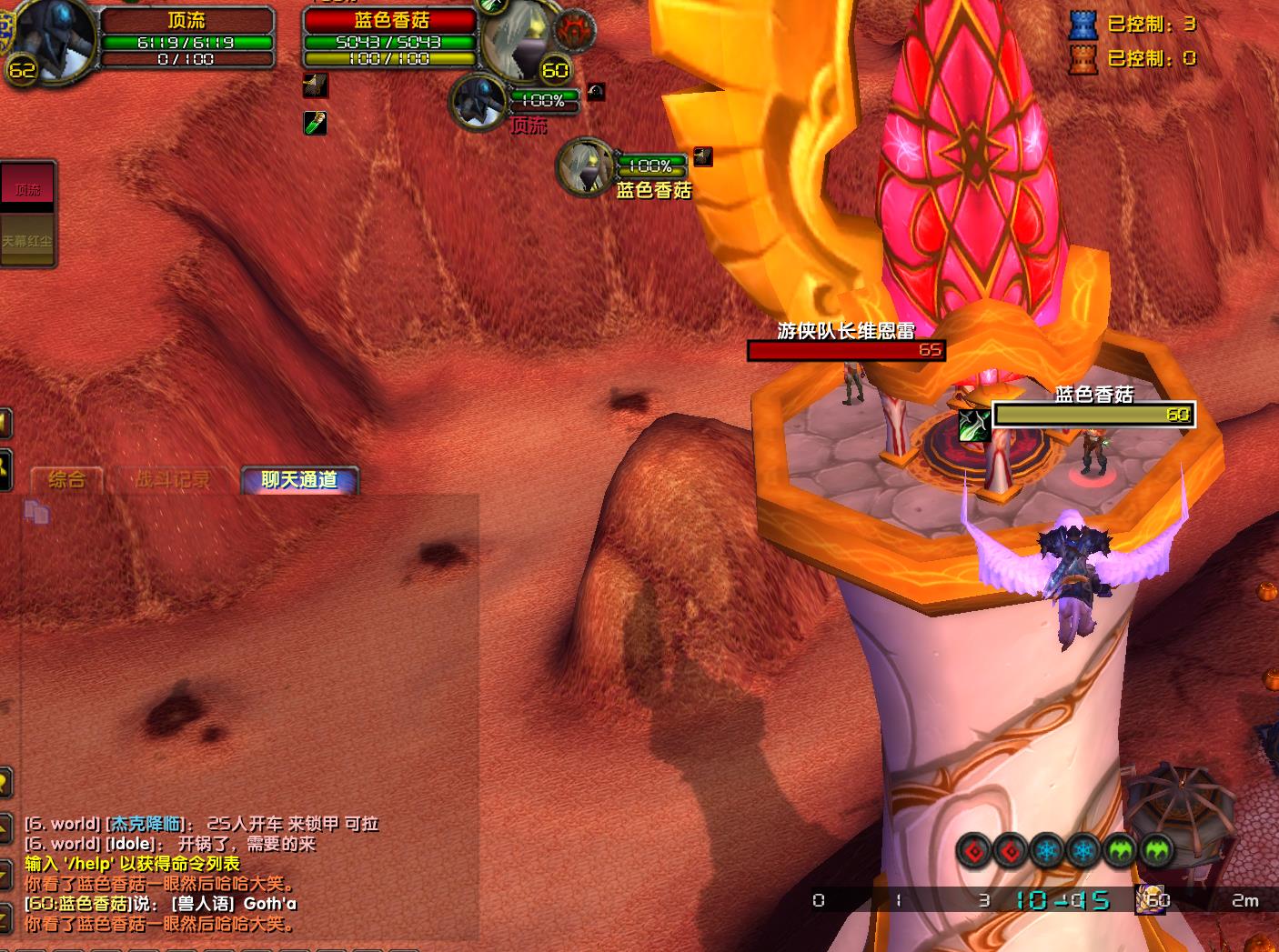Select the small 蓝色香菇 focus frame portrait
The width and height of the screenshot is (1279, 952).
click(x=585, y=166)
